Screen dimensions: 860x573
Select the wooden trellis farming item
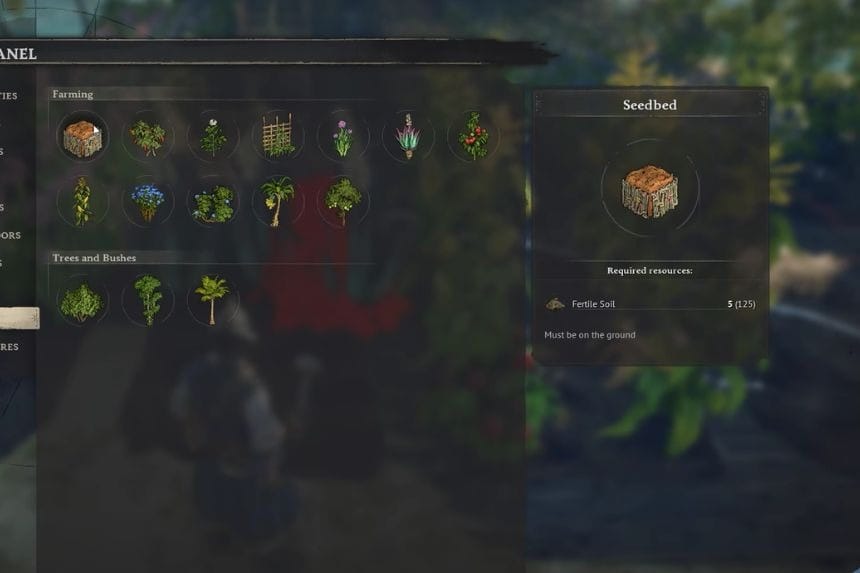278,137
